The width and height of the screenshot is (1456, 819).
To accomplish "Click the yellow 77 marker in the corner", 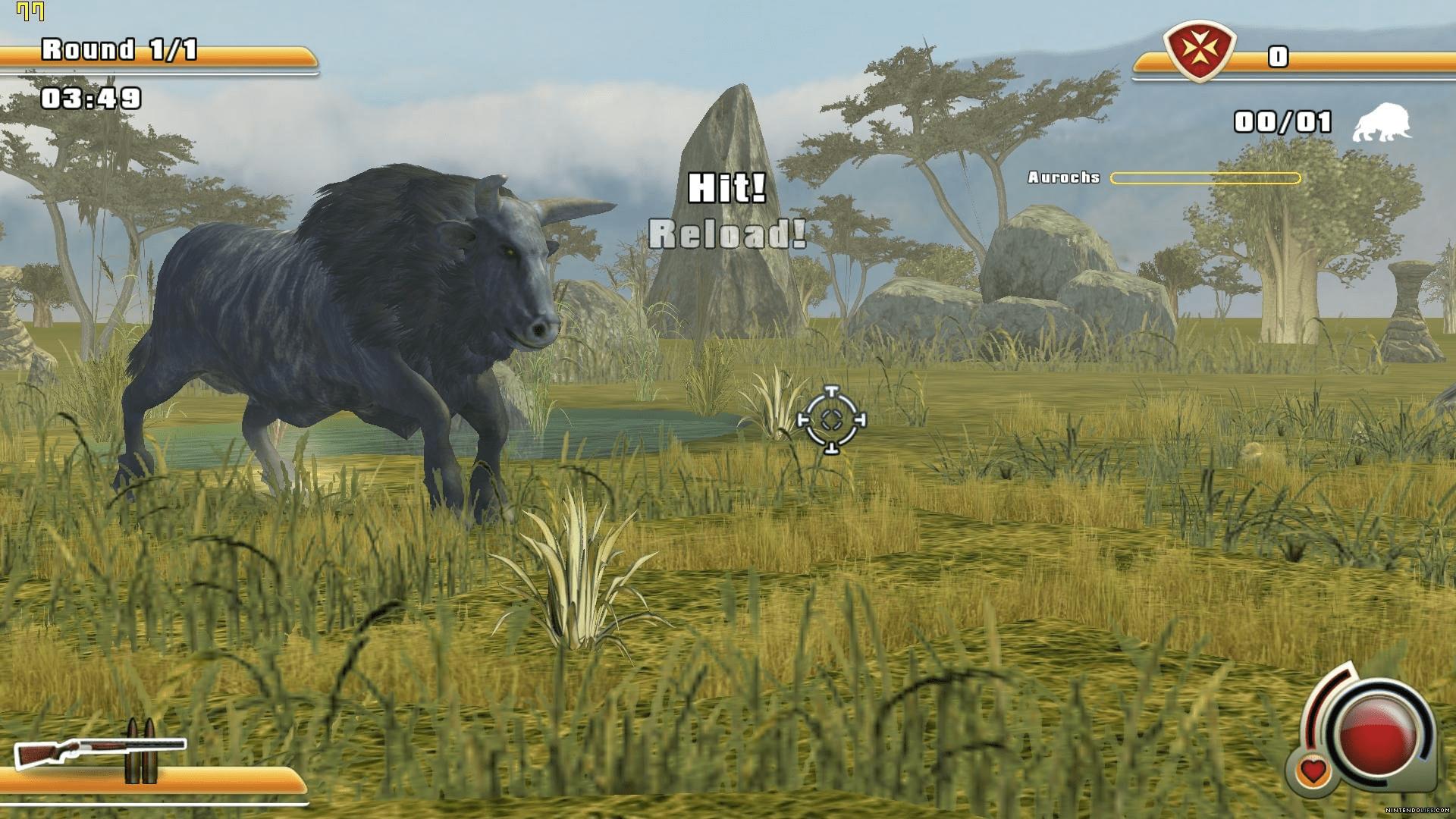I will (x=30, y=11).
